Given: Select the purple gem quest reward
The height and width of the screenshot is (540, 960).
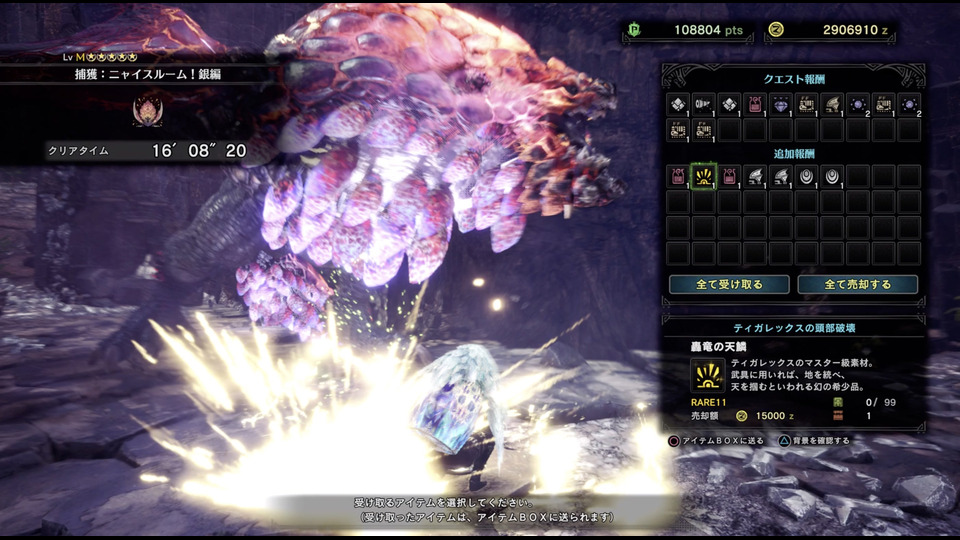Looking at the screenshot, I should [781, 104].
